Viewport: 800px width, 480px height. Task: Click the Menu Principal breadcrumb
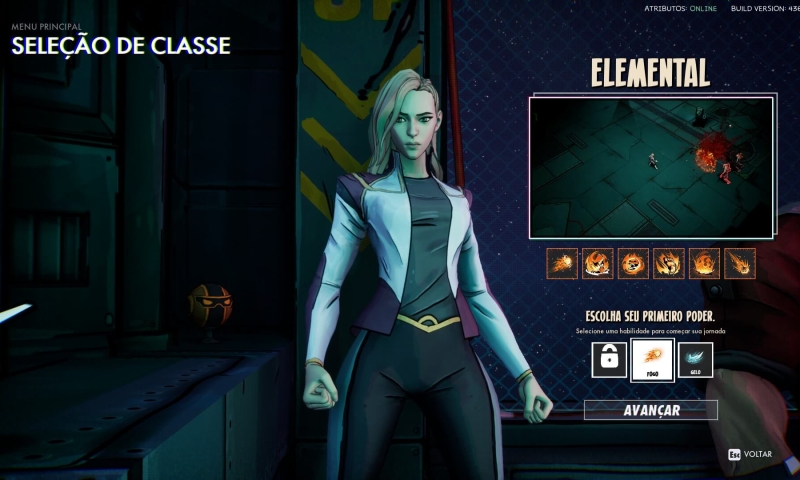coord(46,27)
